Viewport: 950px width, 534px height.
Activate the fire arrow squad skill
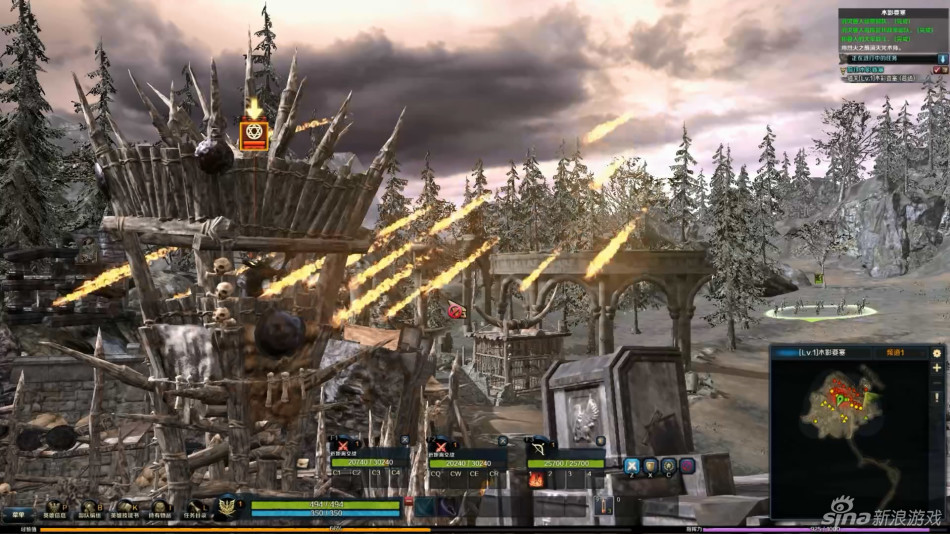pyautogui.click(x=535, y=479)
